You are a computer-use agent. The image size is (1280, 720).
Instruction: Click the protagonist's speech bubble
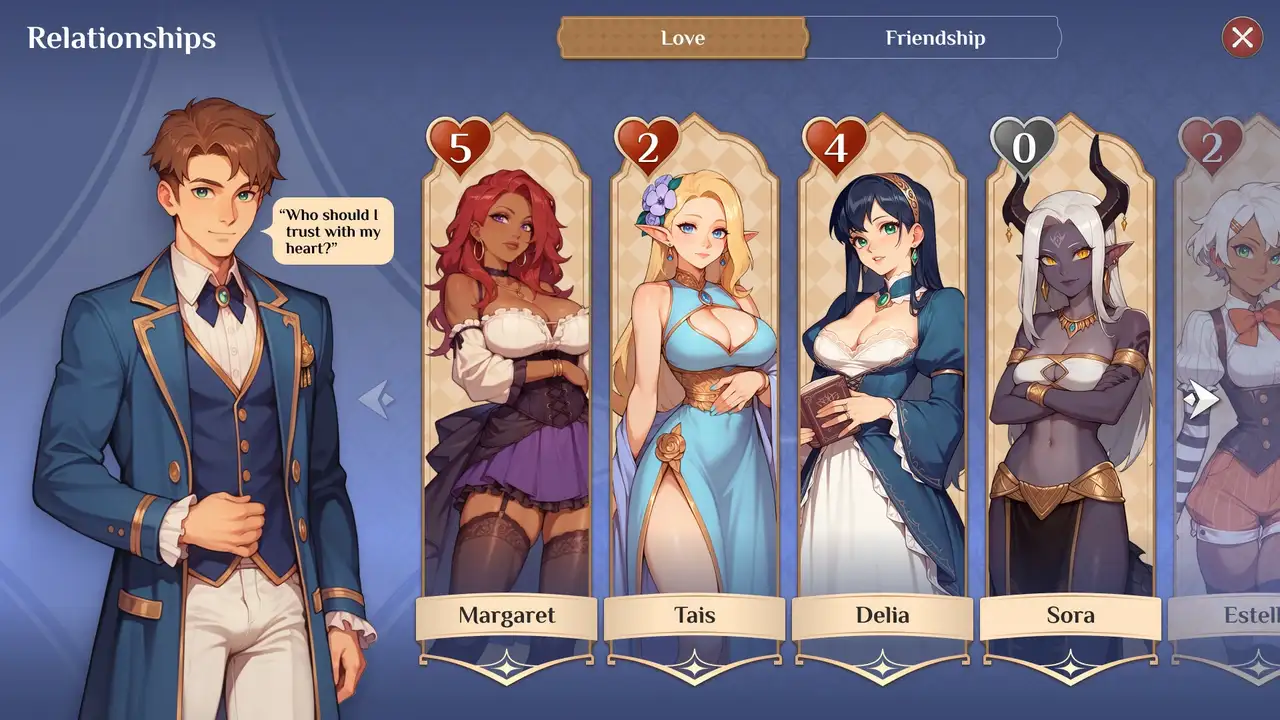333,231
